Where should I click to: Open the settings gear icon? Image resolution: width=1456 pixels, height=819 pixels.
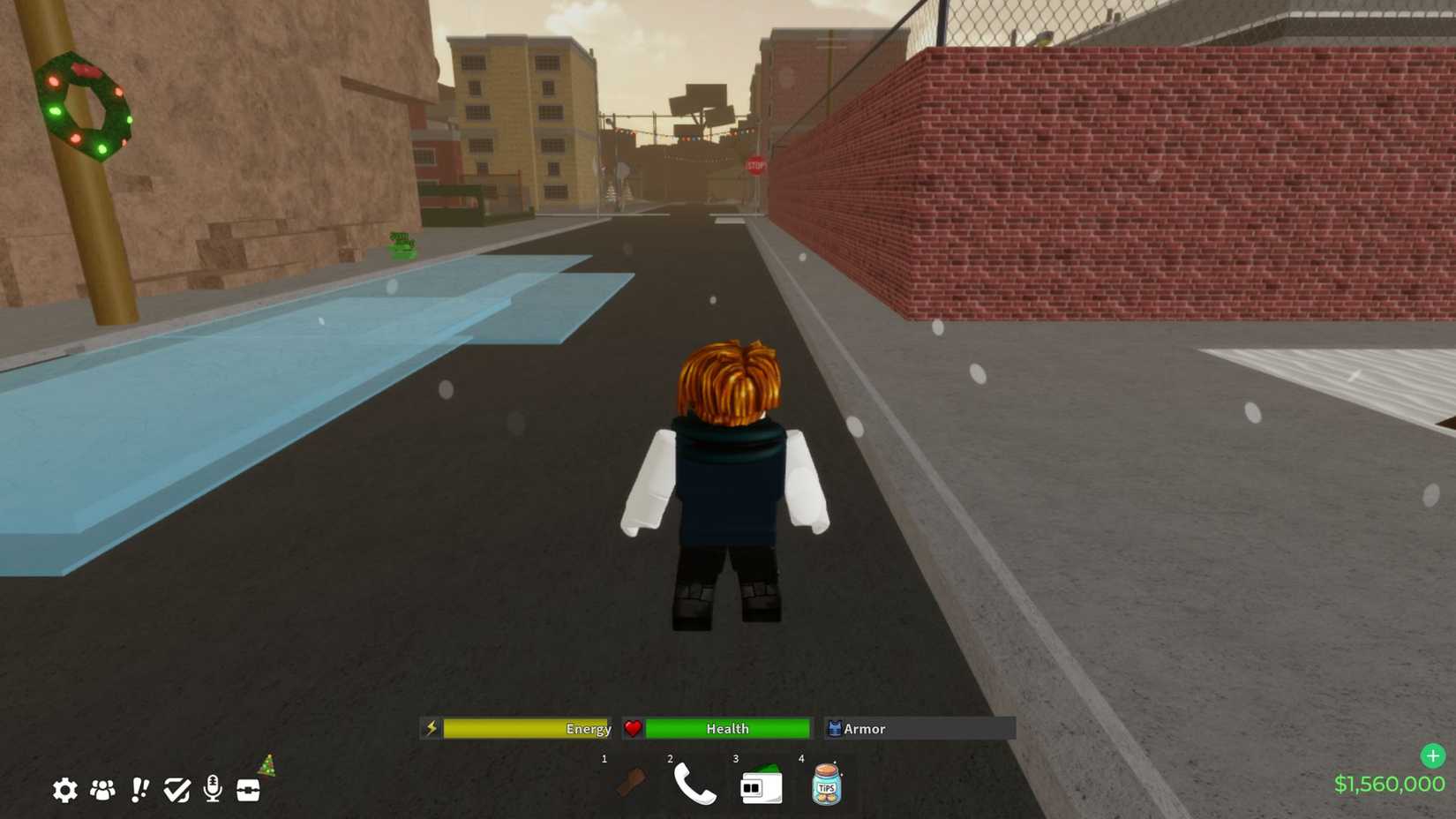64,791
